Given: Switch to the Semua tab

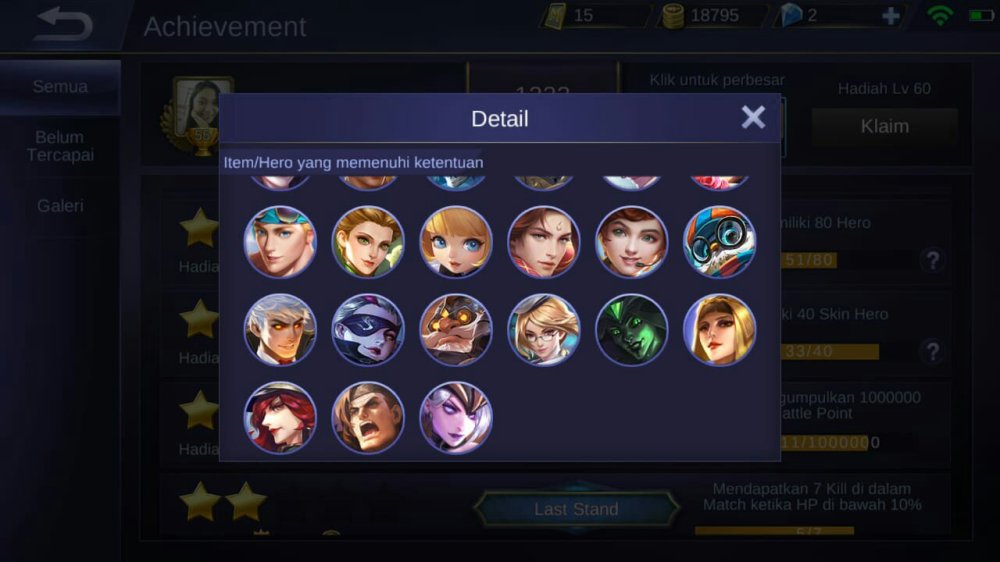Looking at the screenshot, I should (x=60, y=87).
